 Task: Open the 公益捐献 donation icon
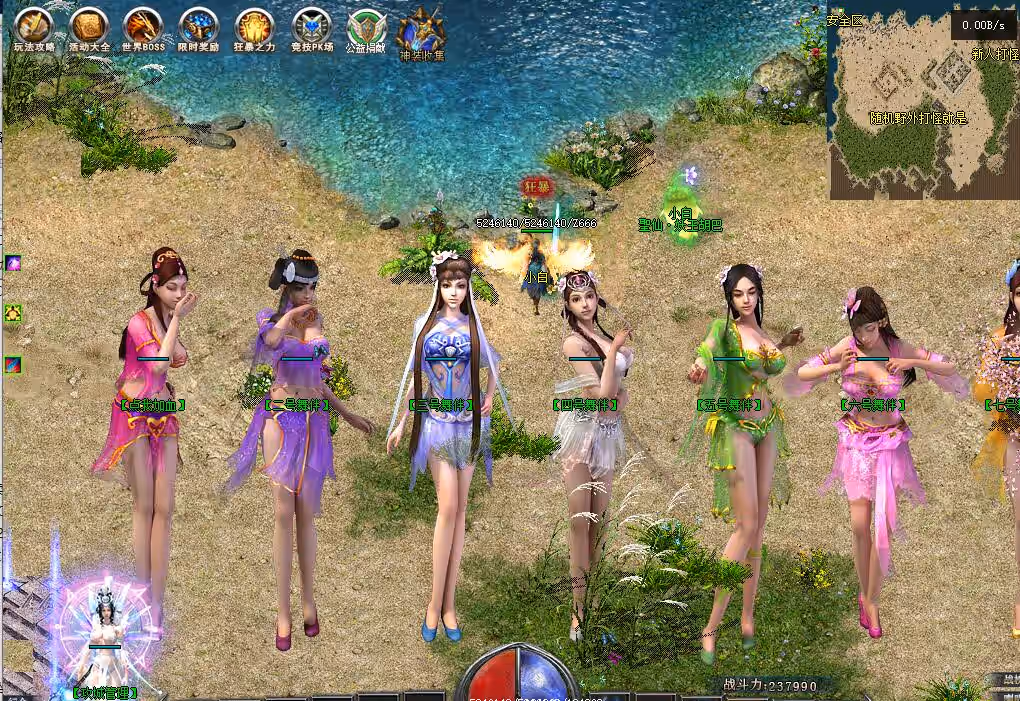pyautogui.click(x=366, y=27)
